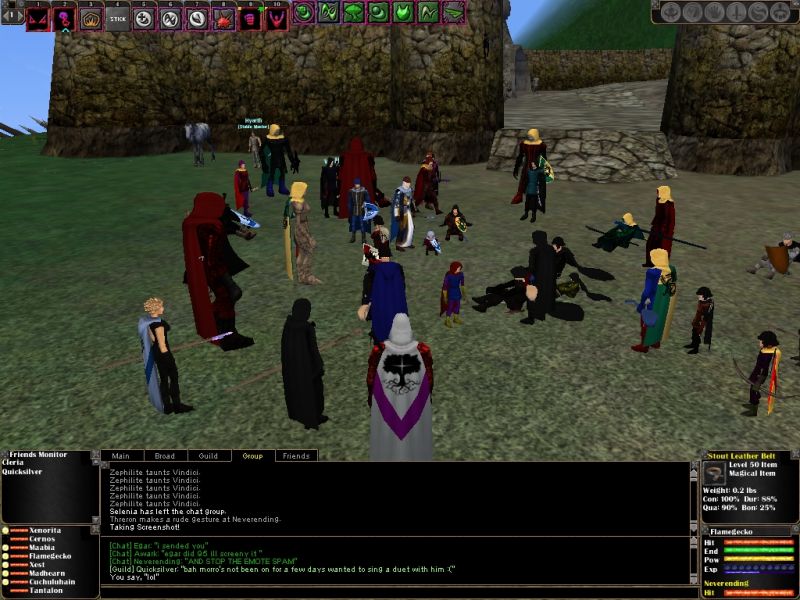
Task: Switch to the Friends chat tab
Action: click(x=296, y=456)
